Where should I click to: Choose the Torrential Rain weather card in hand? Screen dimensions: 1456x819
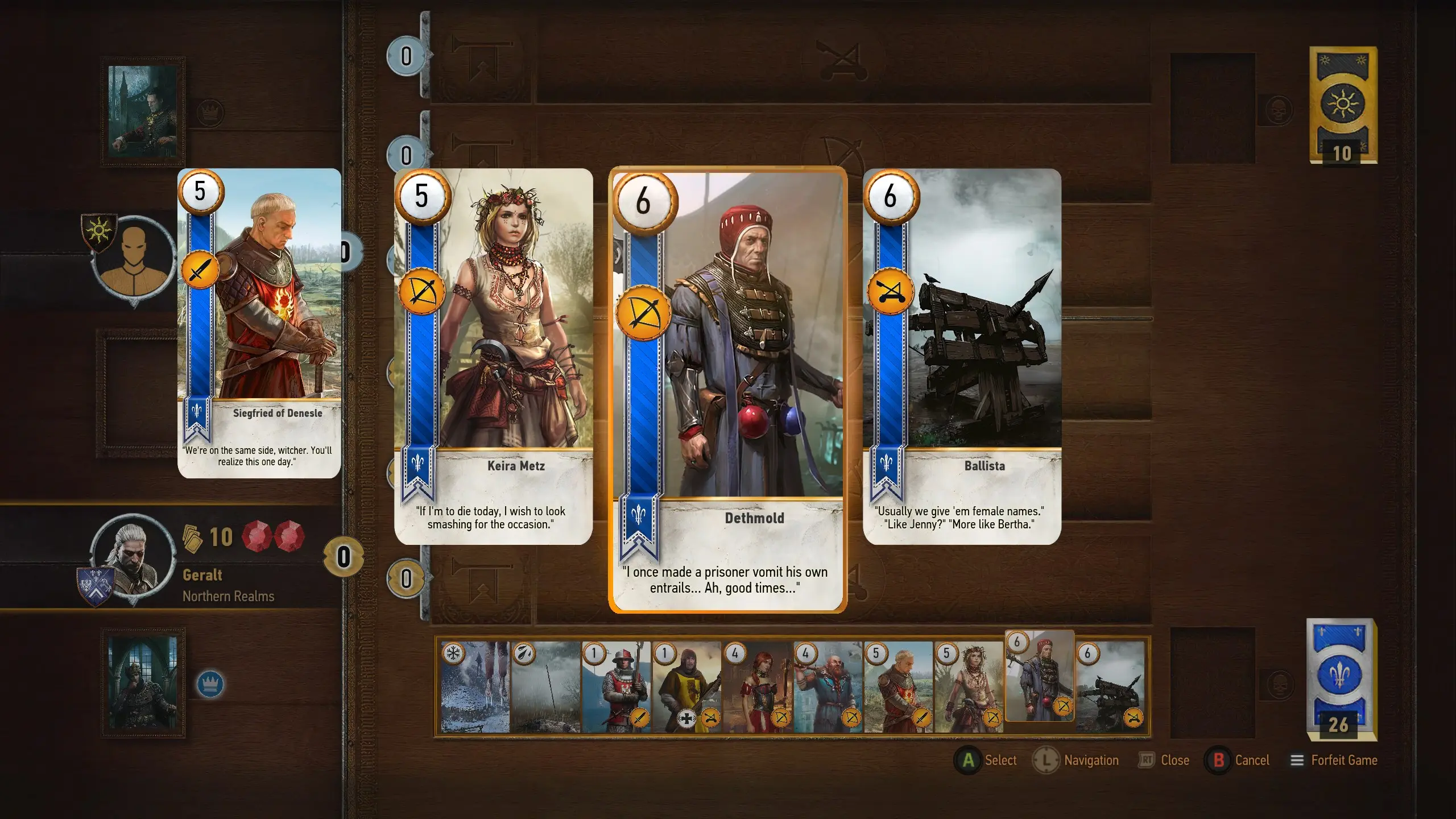point(546,687)
